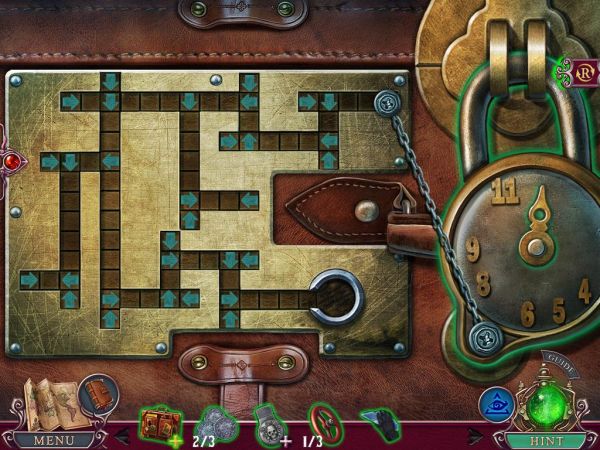Click the blue eye pyramid icon
600x450 pixels.
495,403
